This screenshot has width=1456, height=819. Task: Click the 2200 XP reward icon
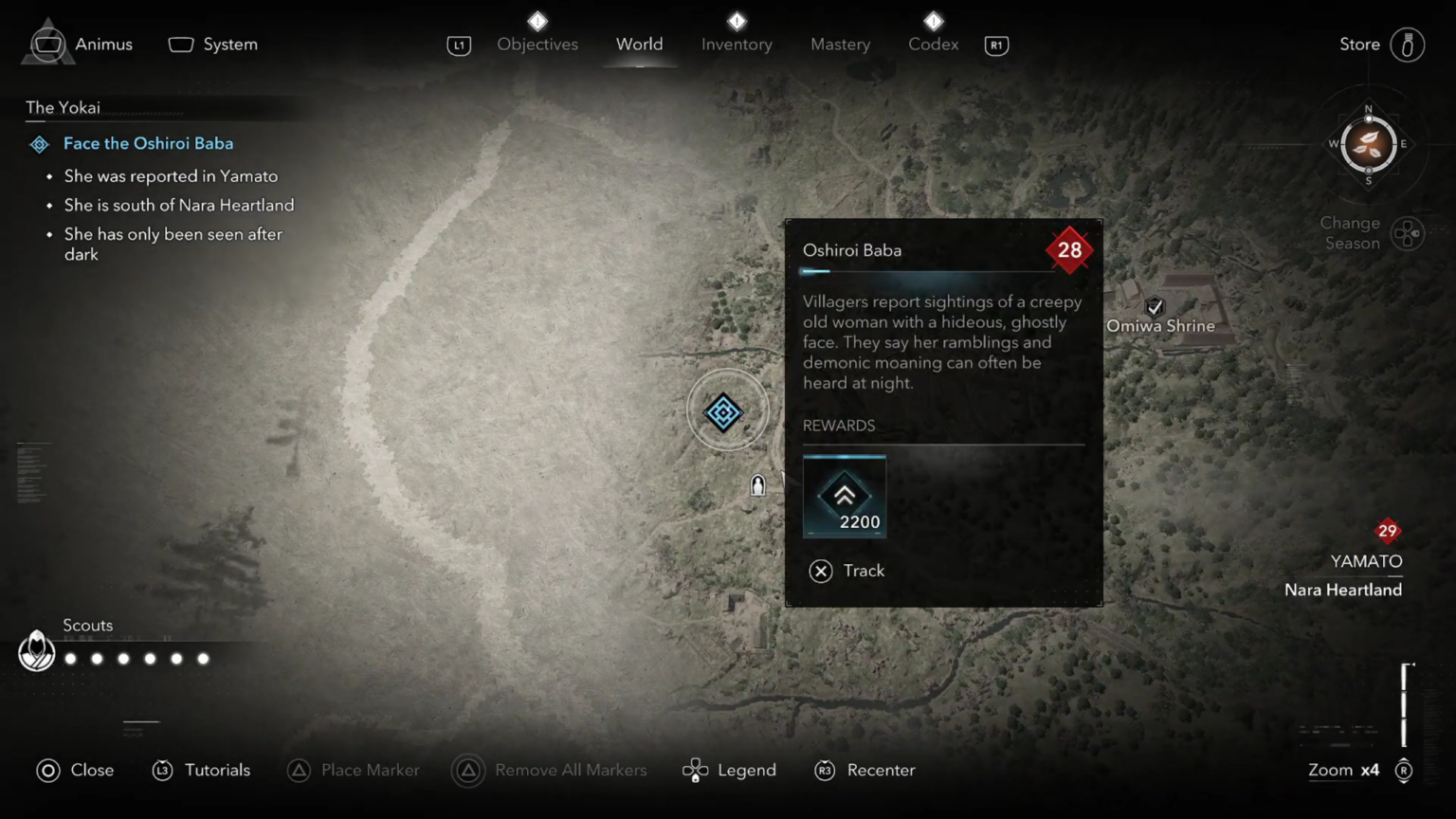pyautogui.click(x=844, y=495)
